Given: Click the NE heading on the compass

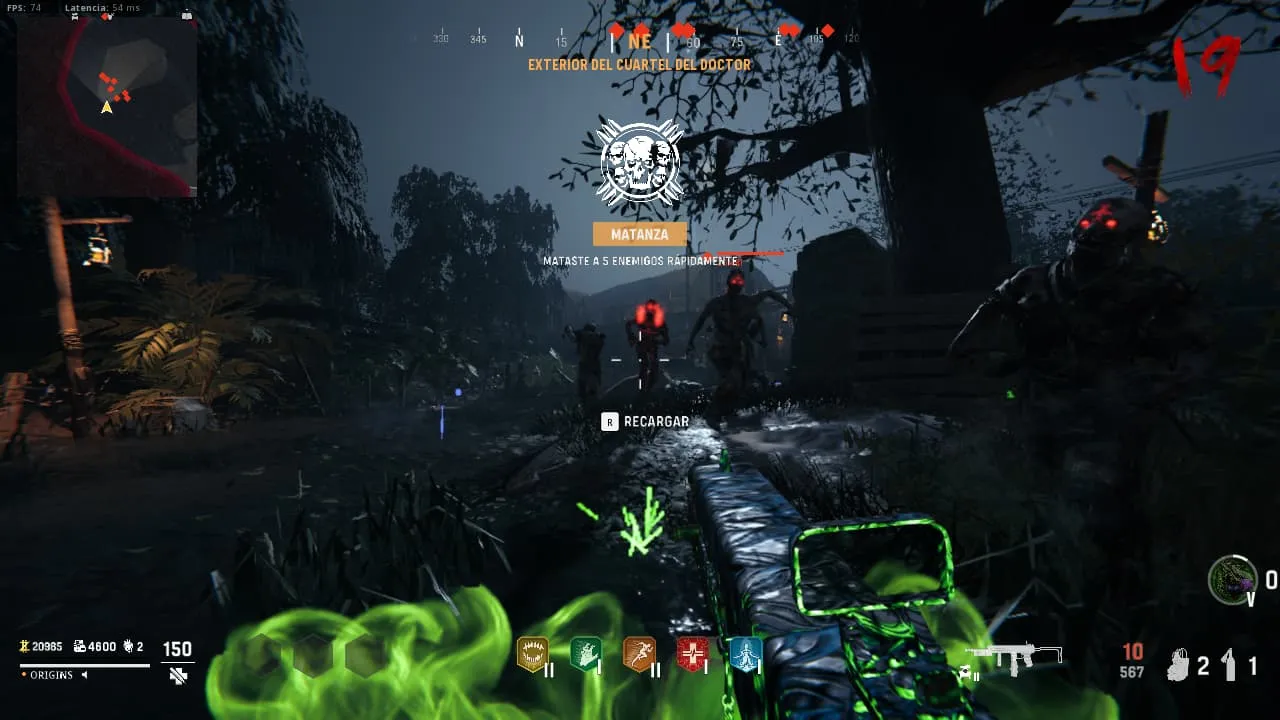Looking at the screenshot, I should tap(639, 41).
